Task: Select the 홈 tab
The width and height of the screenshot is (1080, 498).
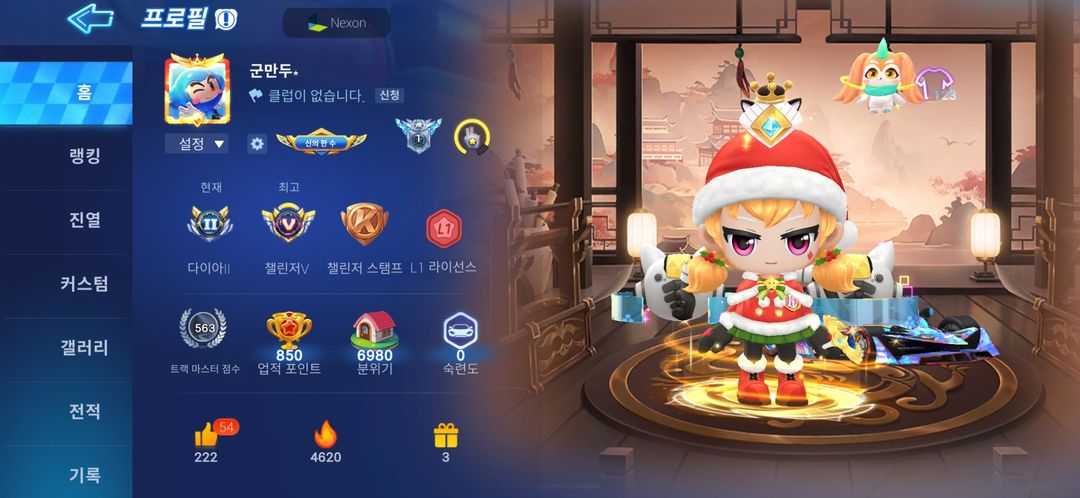Action: 85,93
